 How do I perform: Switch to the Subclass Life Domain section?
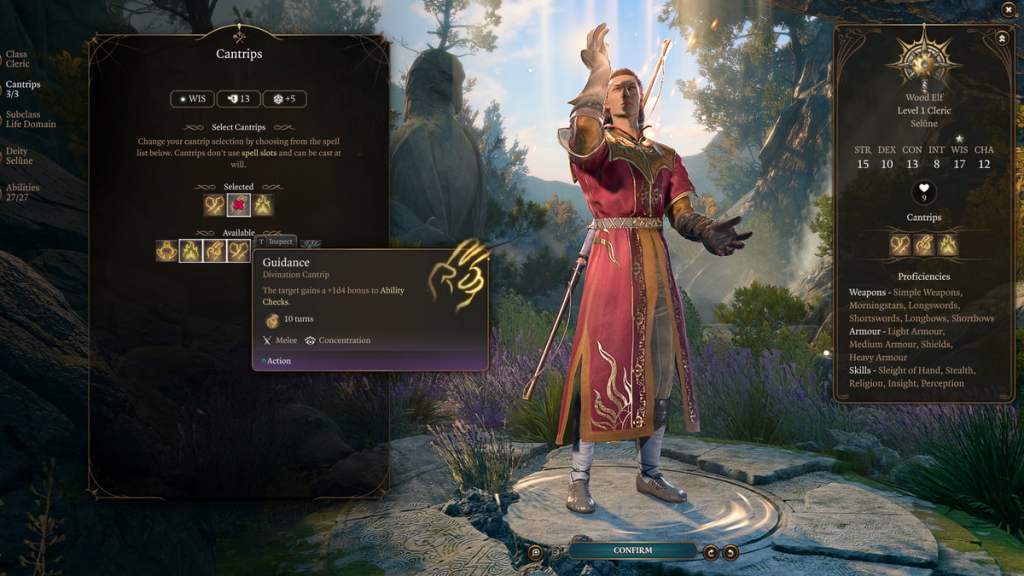pyautogui.click(x=30, y=119)
